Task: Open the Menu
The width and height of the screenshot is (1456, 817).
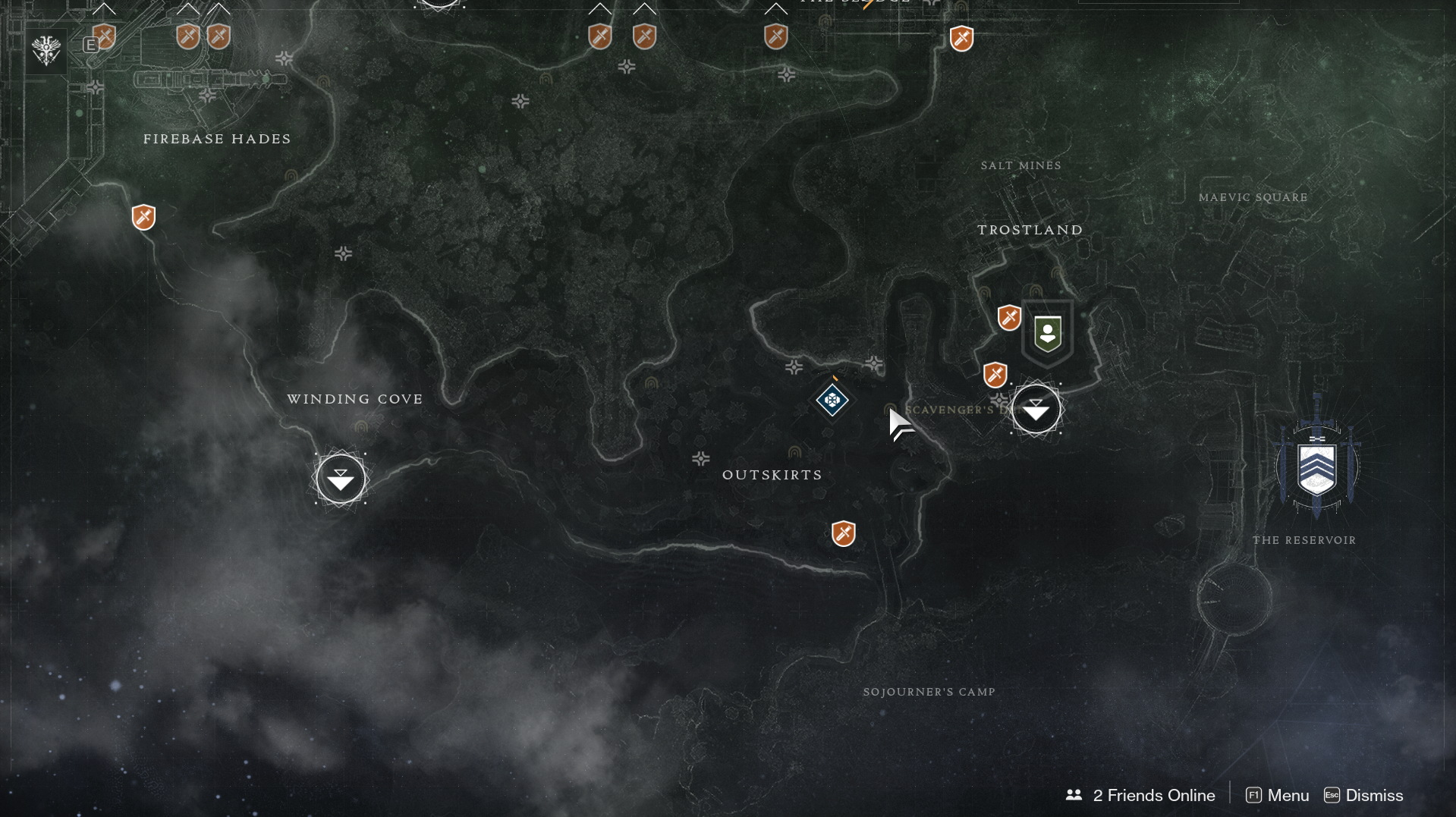Action: click(1278, 795)
